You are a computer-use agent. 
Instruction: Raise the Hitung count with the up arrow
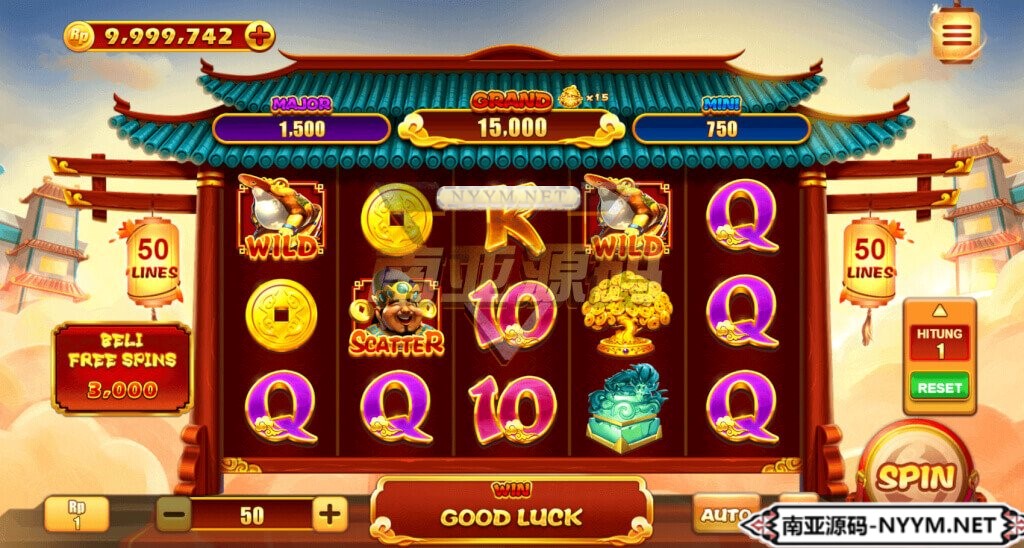click(x=939, y=310)
